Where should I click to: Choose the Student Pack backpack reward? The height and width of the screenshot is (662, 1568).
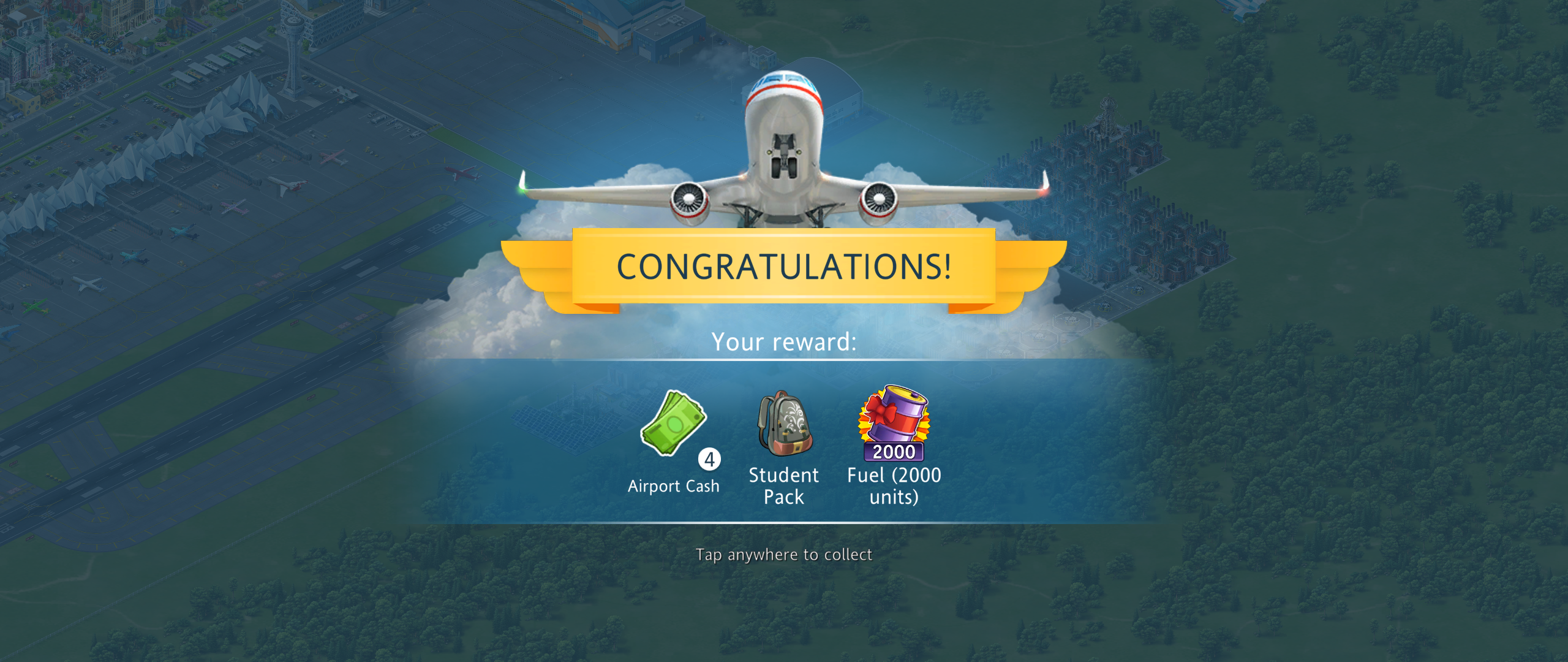pos(785,424)
